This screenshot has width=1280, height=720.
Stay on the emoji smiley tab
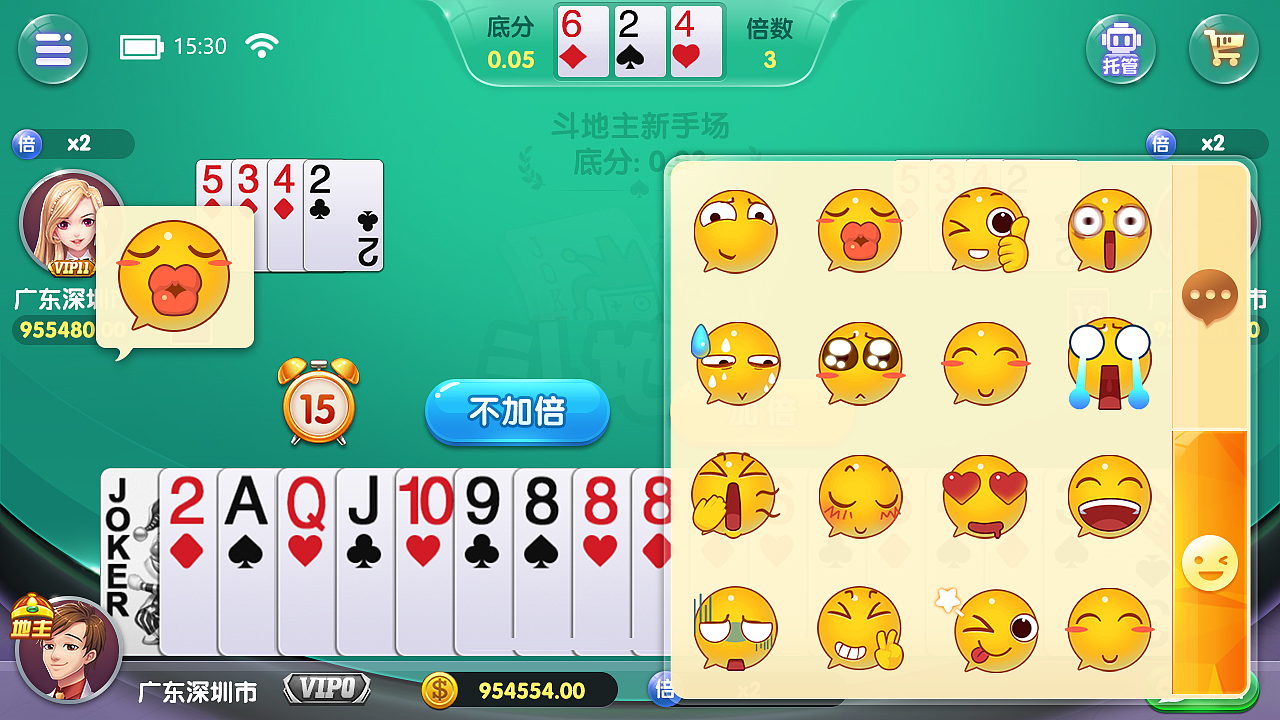click(x=1209, y=560)
